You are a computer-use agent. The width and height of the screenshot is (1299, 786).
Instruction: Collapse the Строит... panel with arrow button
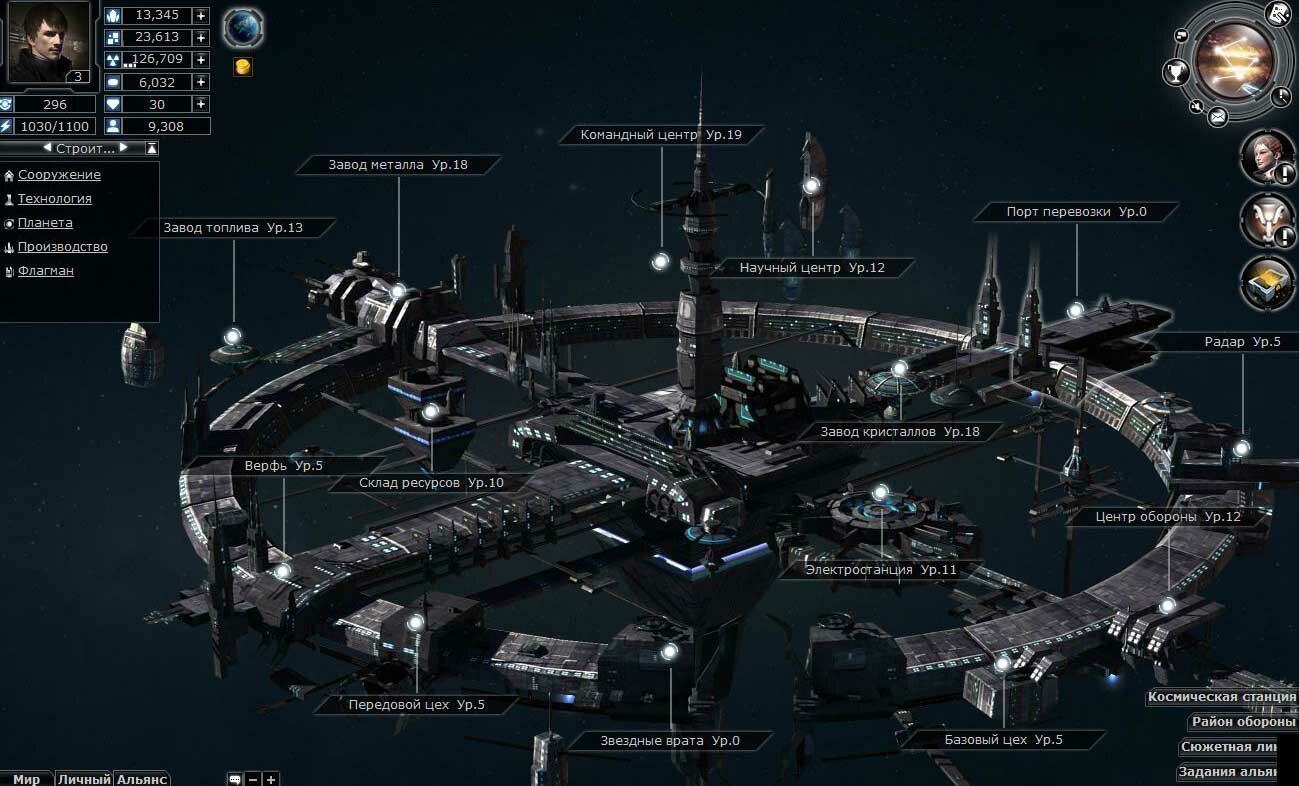(152, 148)
